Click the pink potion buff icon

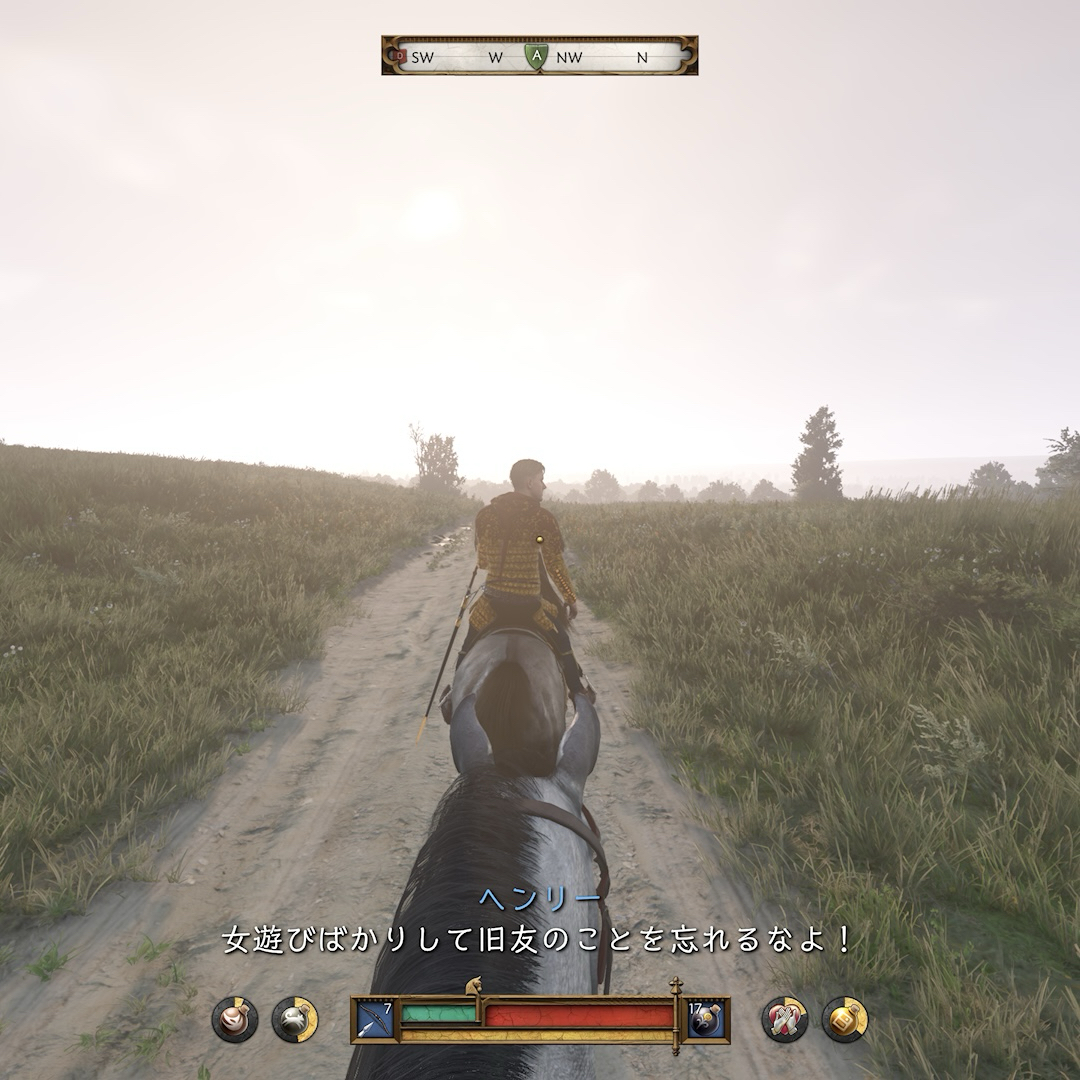tap(235, 1019)
